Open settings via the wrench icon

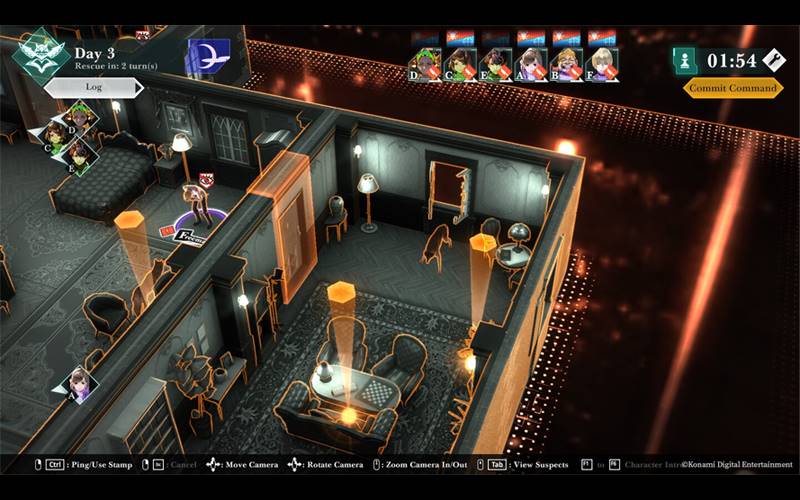773,60
